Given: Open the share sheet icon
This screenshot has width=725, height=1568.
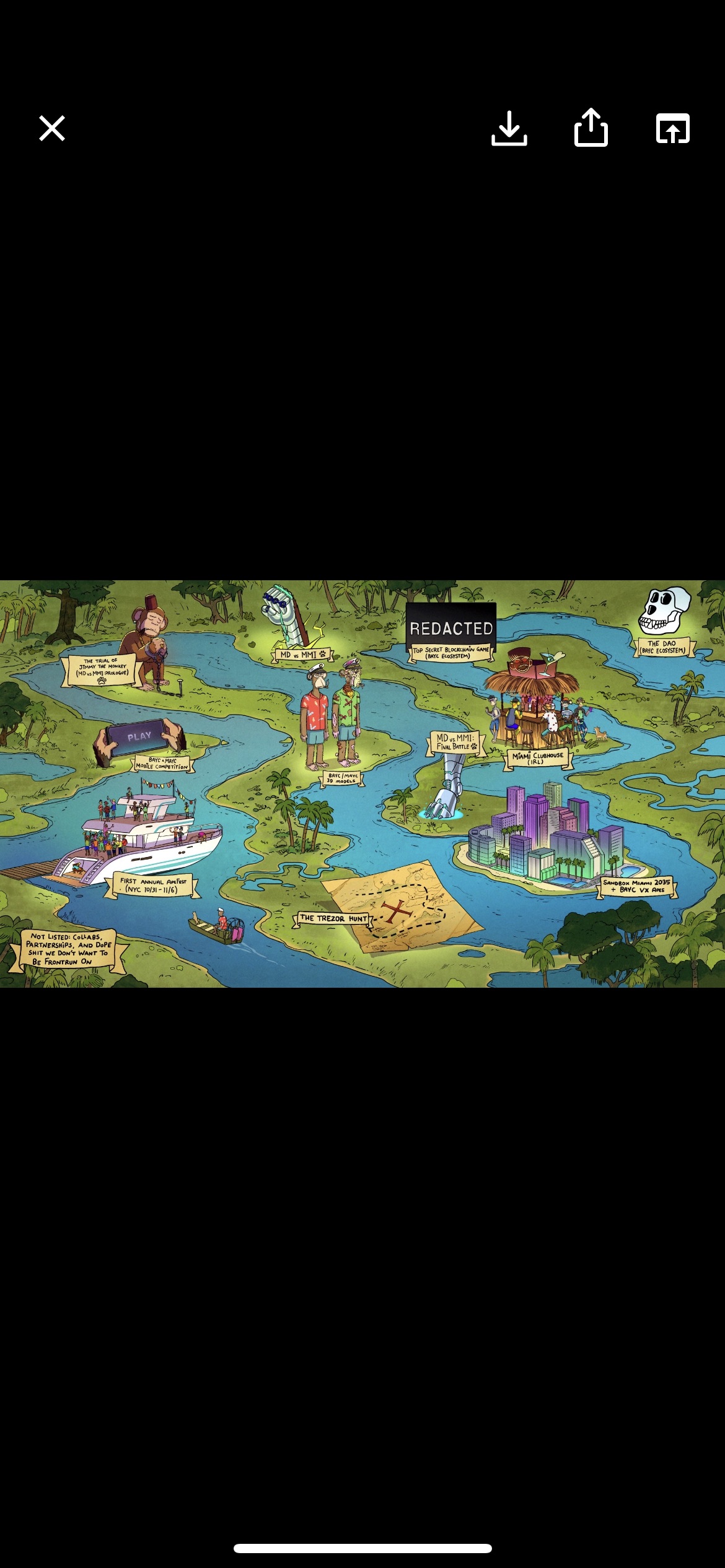Looking at the screenshot, I should 591,128.
